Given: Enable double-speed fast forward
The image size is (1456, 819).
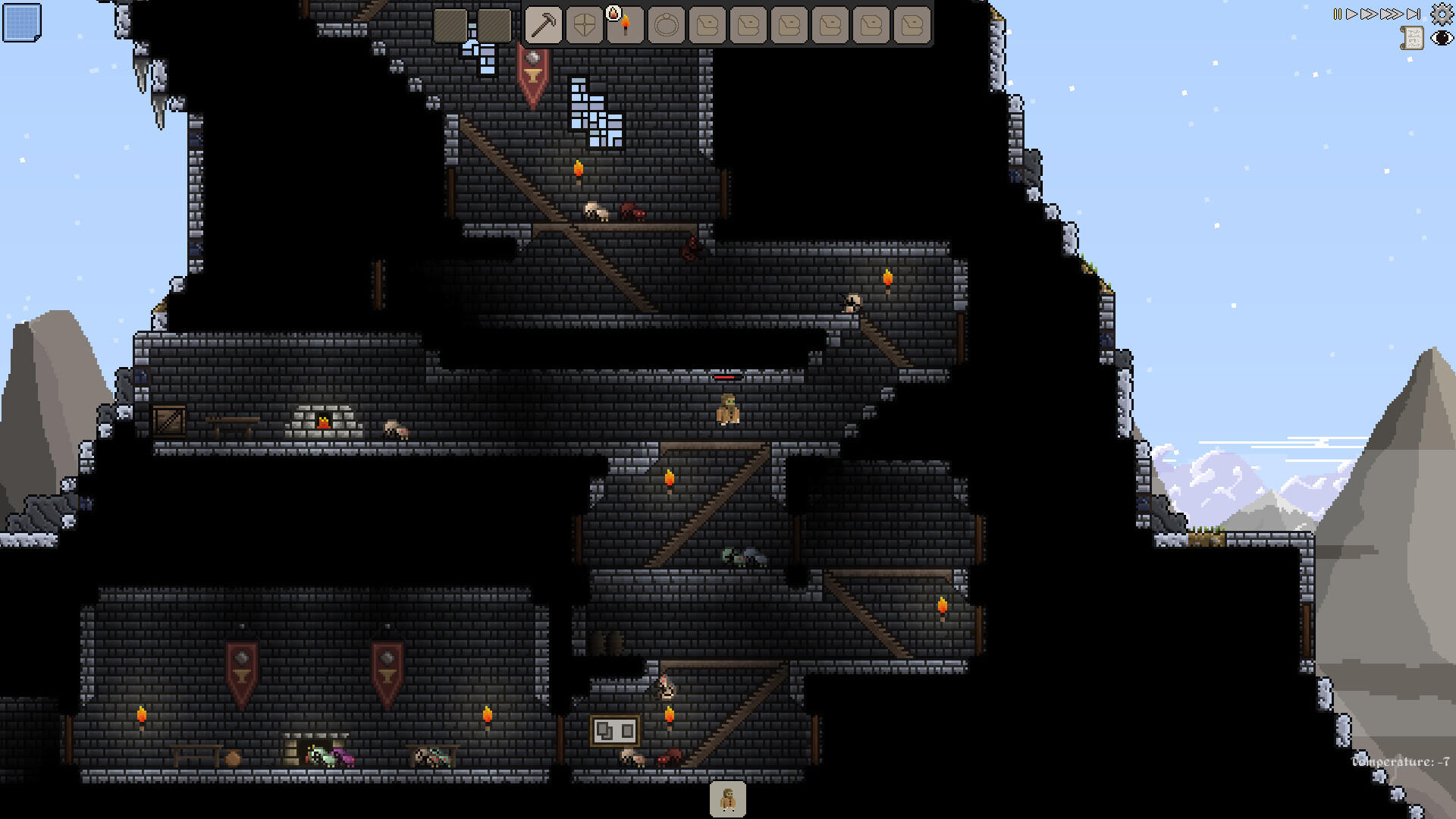Looking at the screenshot, I should [1367, 14].
